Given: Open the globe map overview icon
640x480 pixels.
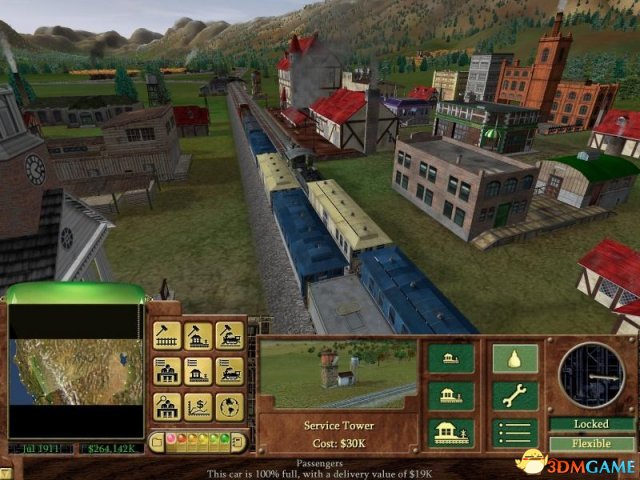Looking at the screenshot, I should (229, 406).
